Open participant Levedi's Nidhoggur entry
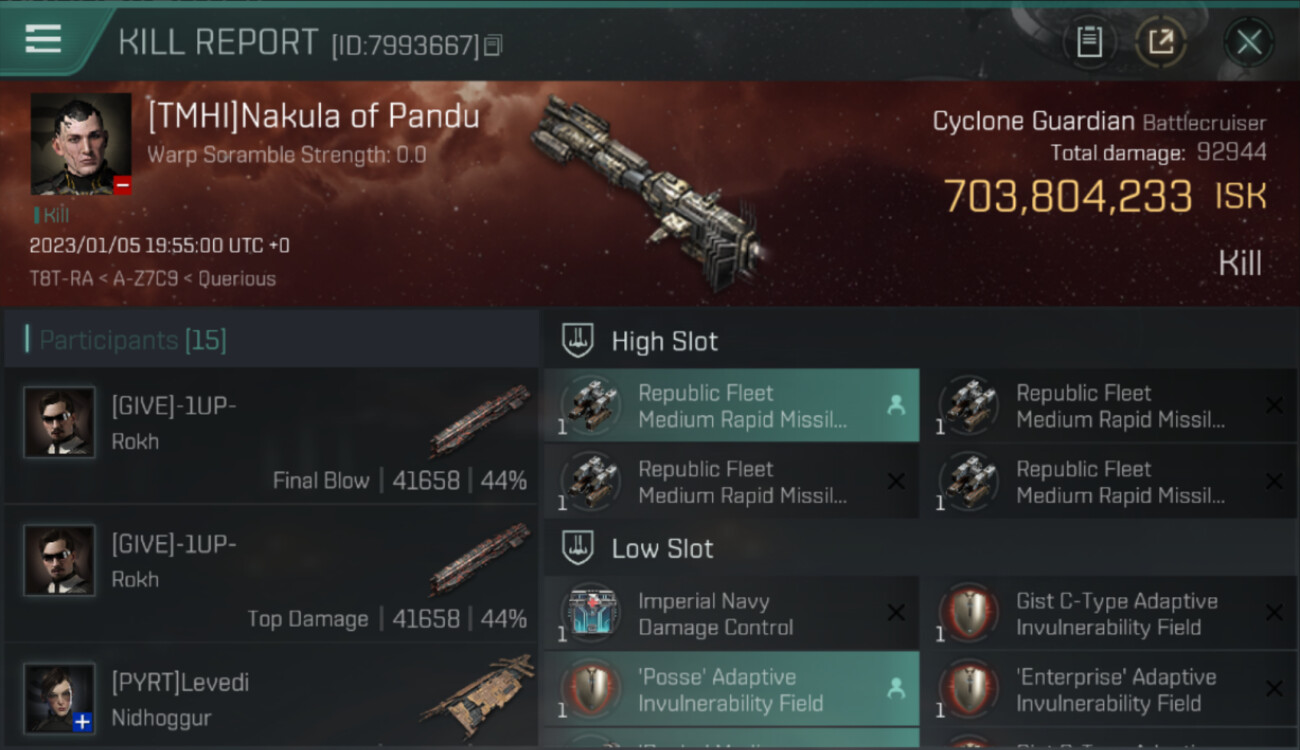1300x750 pixels. (272, 697)
